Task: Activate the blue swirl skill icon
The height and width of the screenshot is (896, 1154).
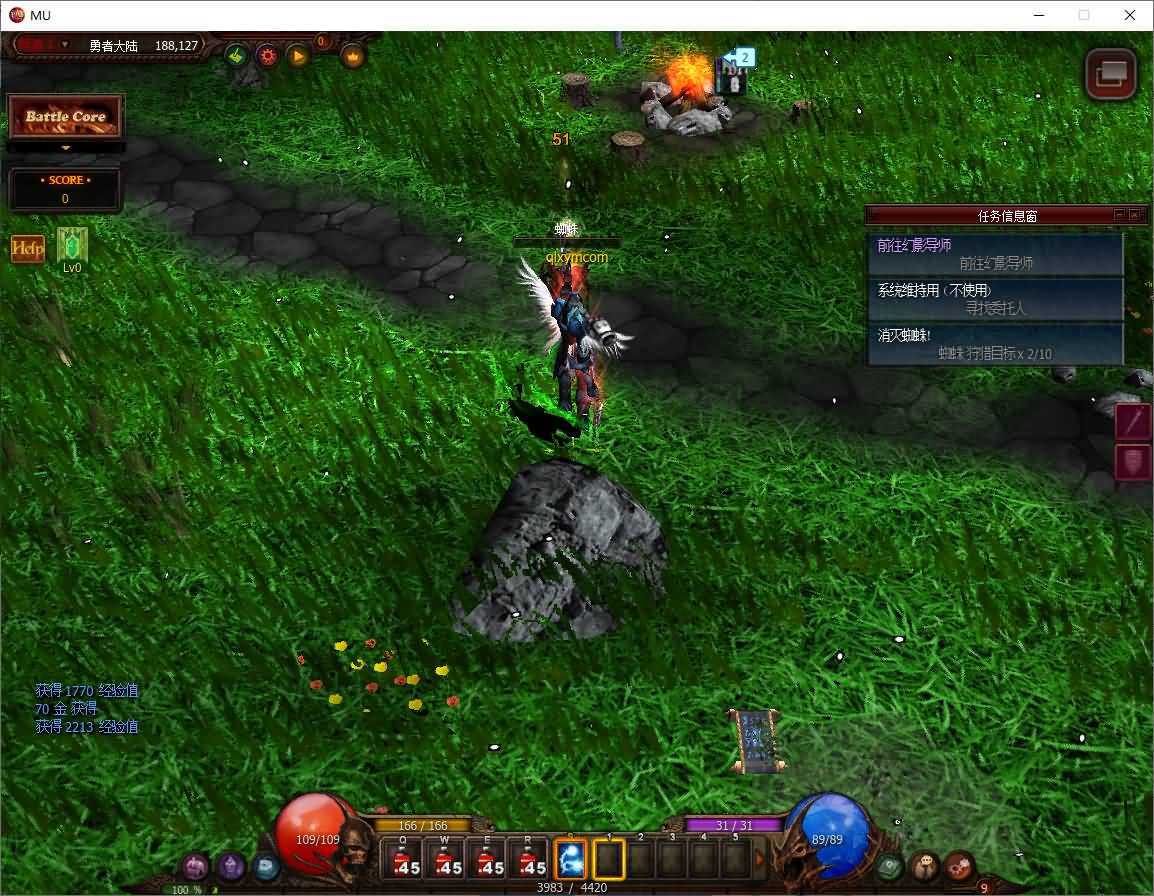Action: (571, 859)
